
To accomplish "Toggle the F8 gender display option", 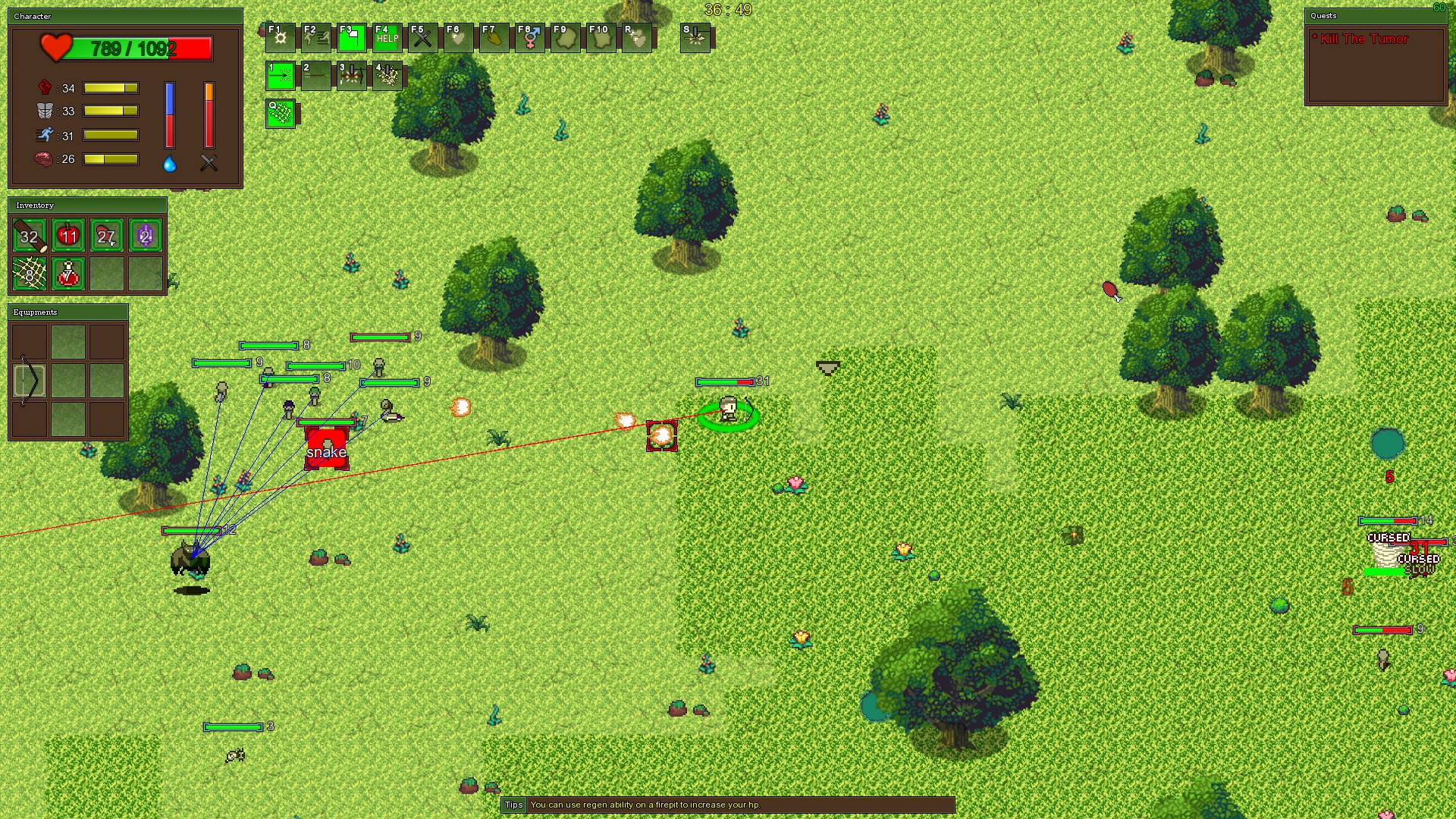I will click(x=530, y=37).
